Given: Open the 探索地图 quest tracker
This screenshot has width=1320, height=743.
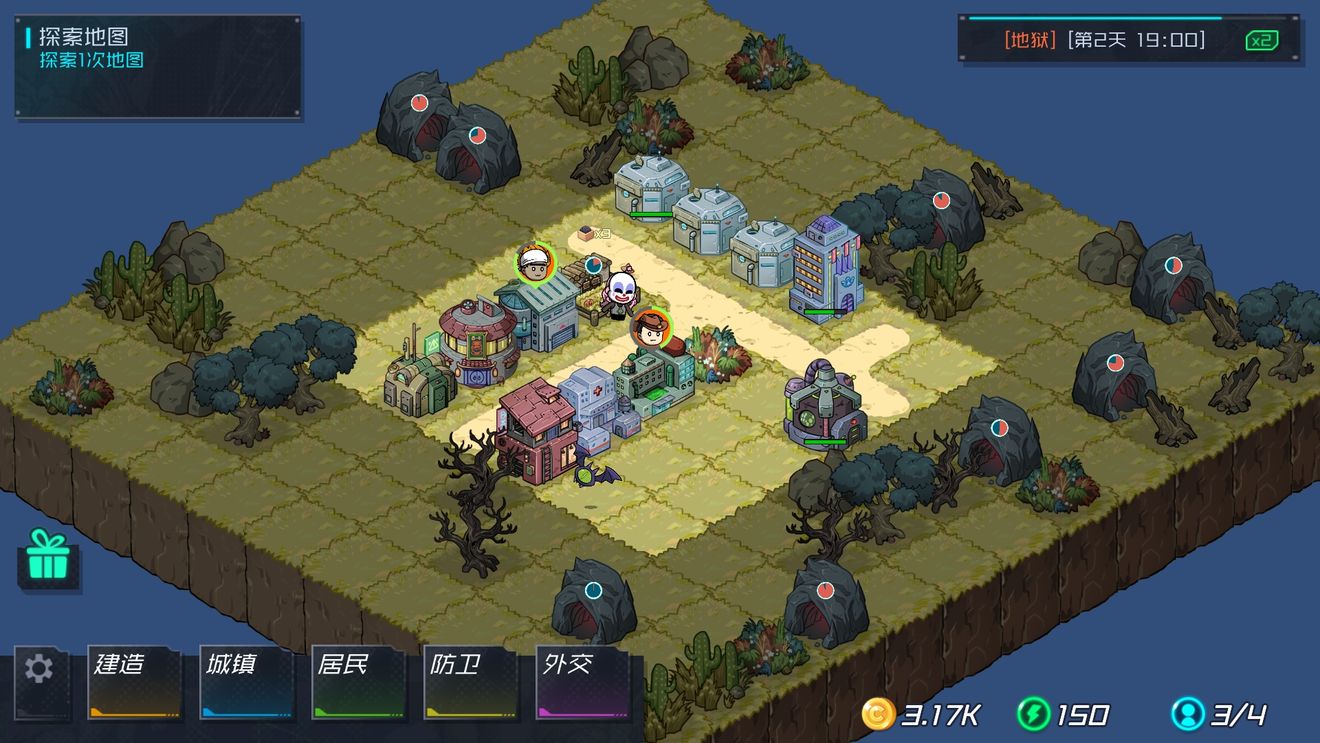Looking at the screenshot, I should click(158, 67).
